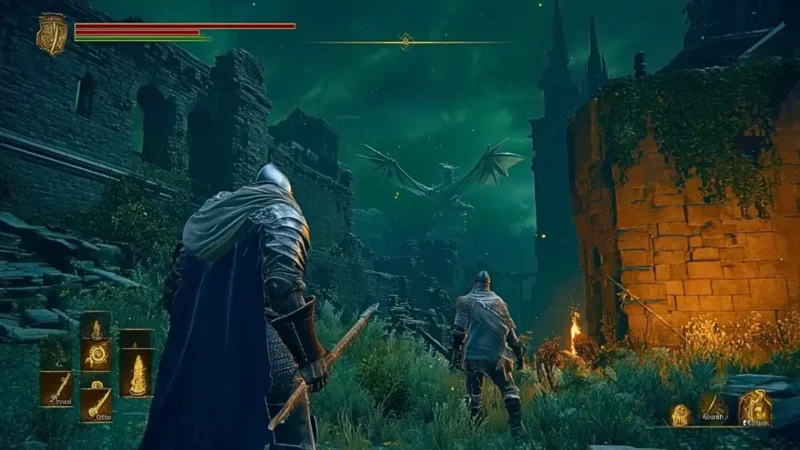Activate the small round golden icon

pyautogui.click(x=680, y=414)
